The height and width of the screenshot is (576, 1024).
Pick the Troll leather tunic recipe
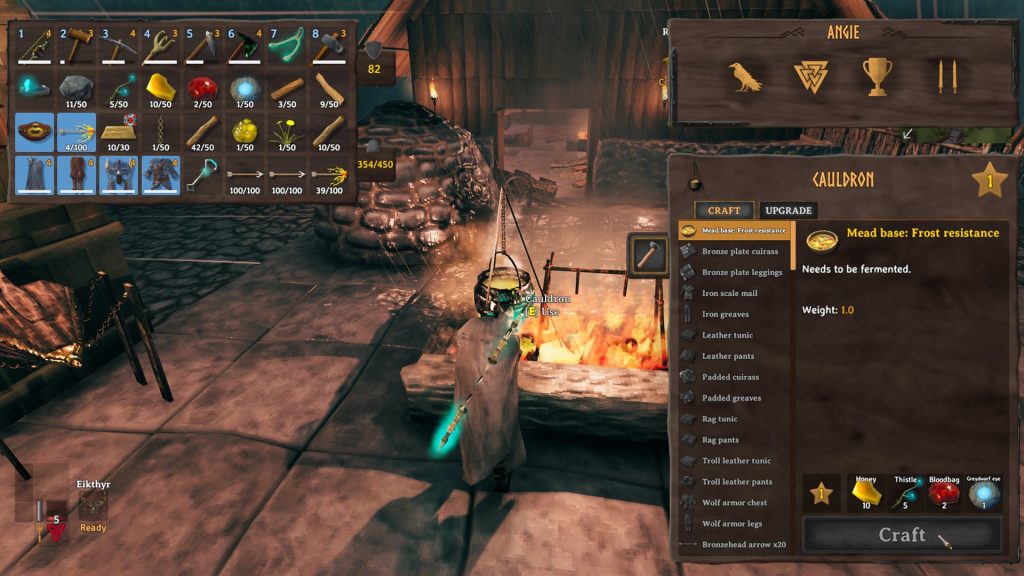click(x=736, y=460)
